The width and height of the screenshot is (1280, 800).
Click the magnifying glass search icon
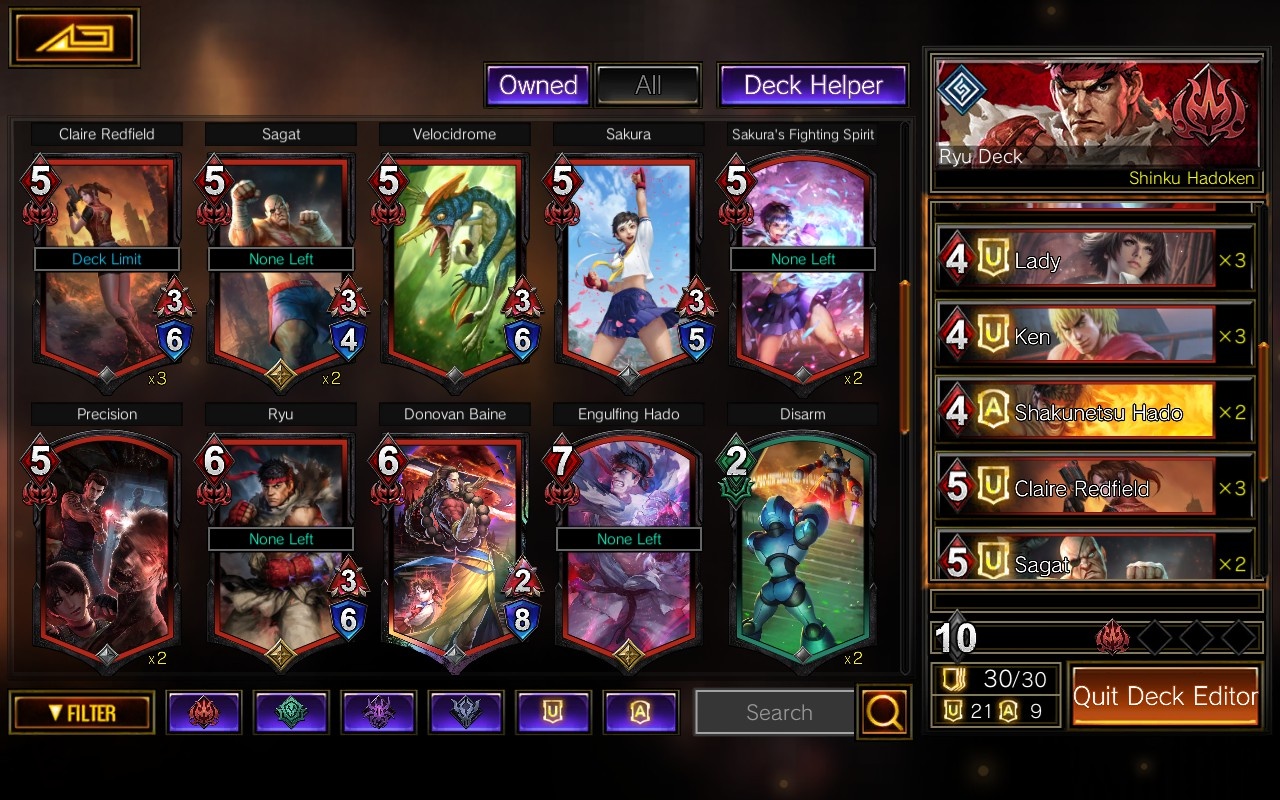[884, 712]
